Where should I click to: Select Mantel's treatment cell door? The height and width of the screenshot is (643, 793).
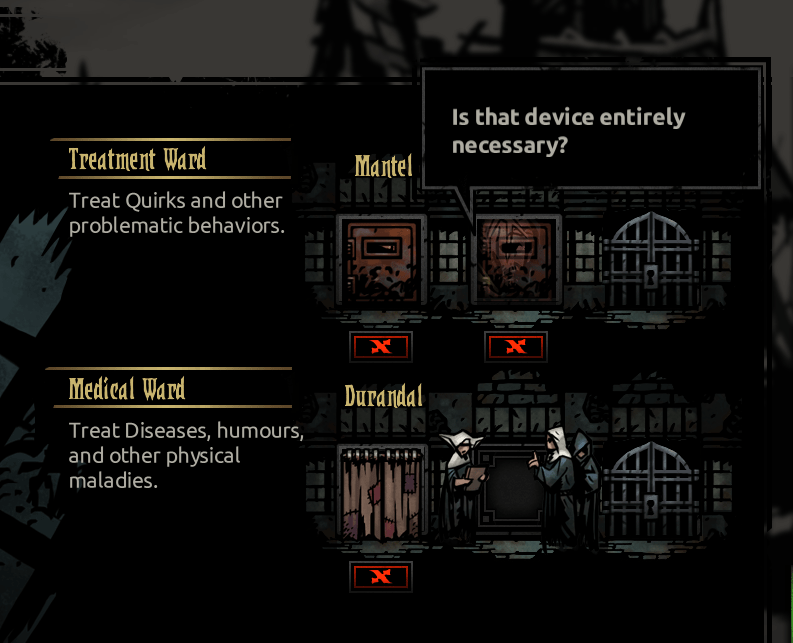point(381,257)
